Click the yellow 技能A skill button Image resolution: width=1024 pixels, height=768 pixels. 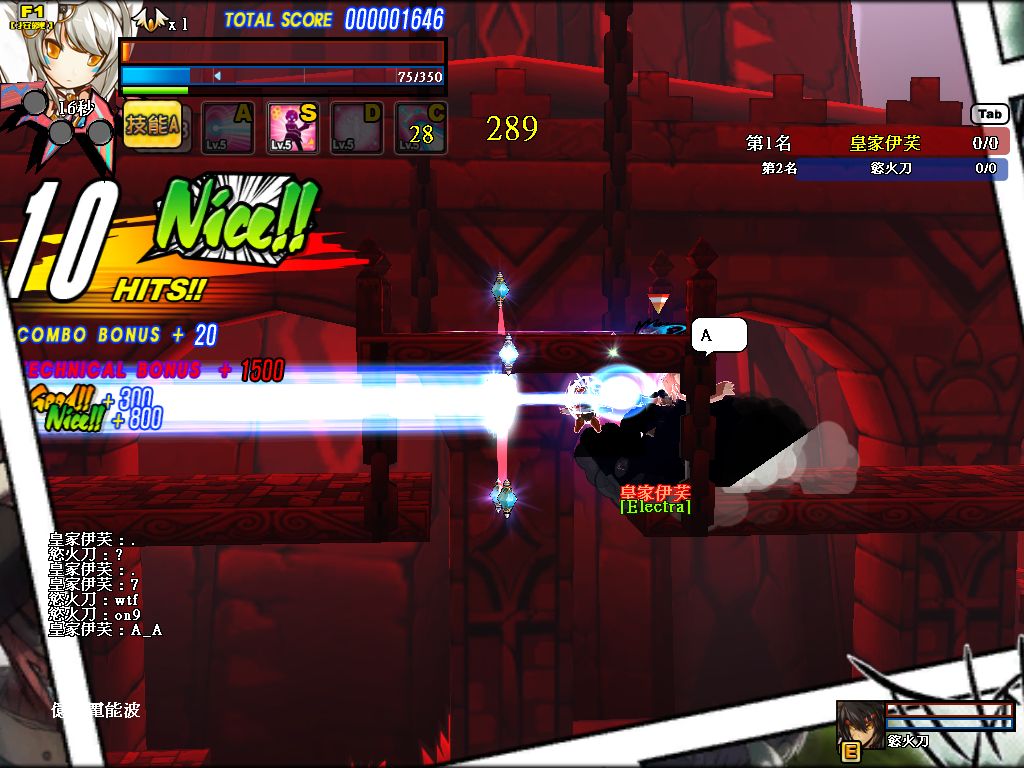coord(153,126)
